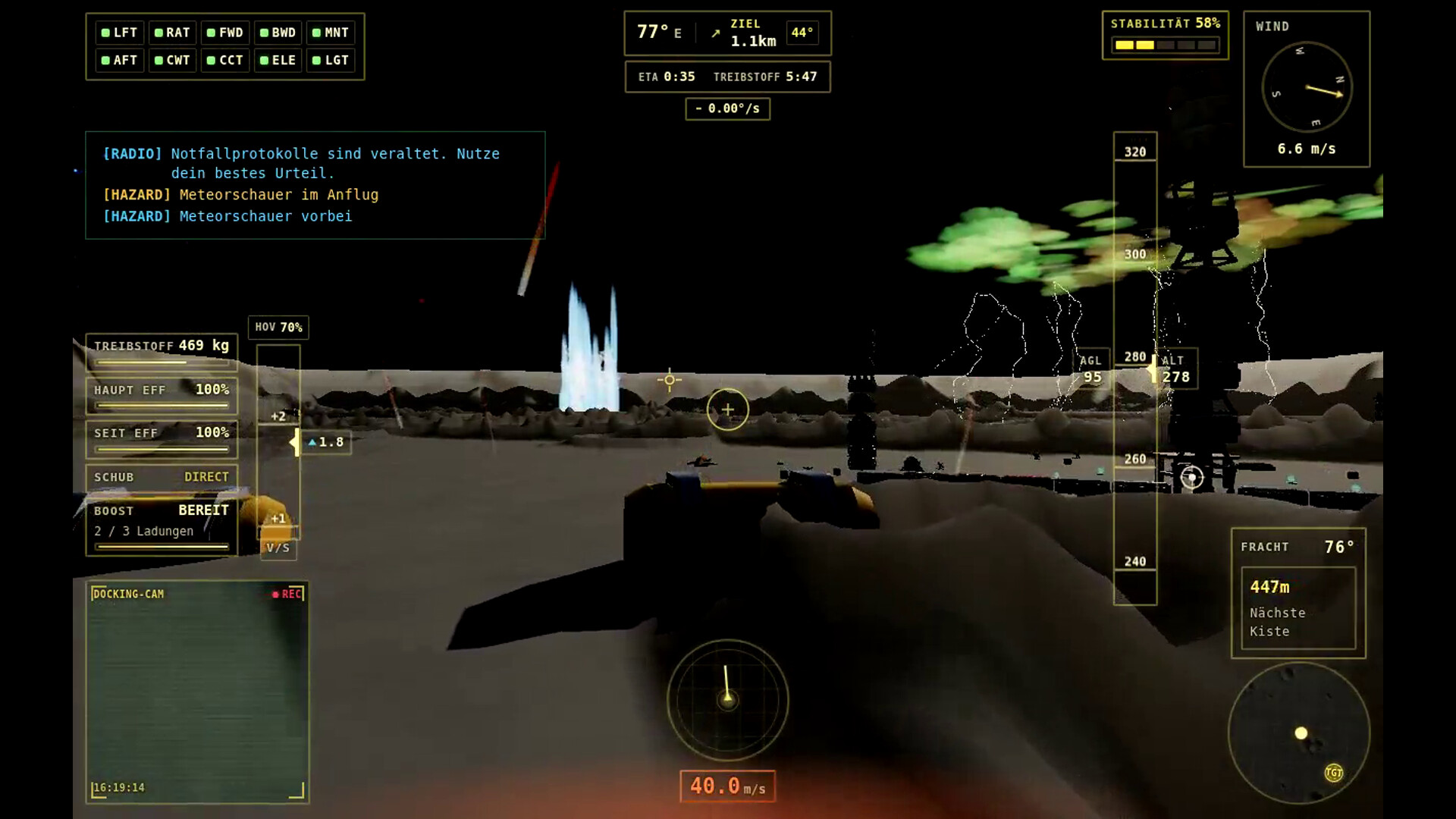The width and height of the screenshot is (1456, 819).
Task: Click the ZIEL target direction arrow
Action: [715, 33]
